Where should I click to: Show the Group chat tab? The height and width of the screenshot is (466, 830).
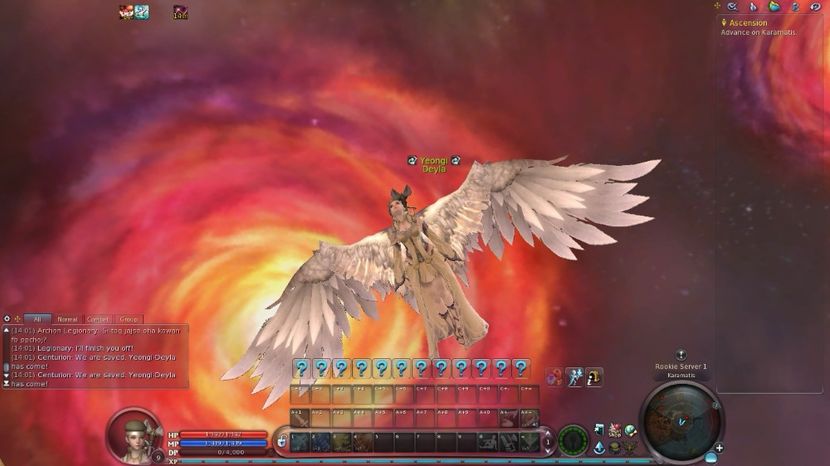click(129, 319)
